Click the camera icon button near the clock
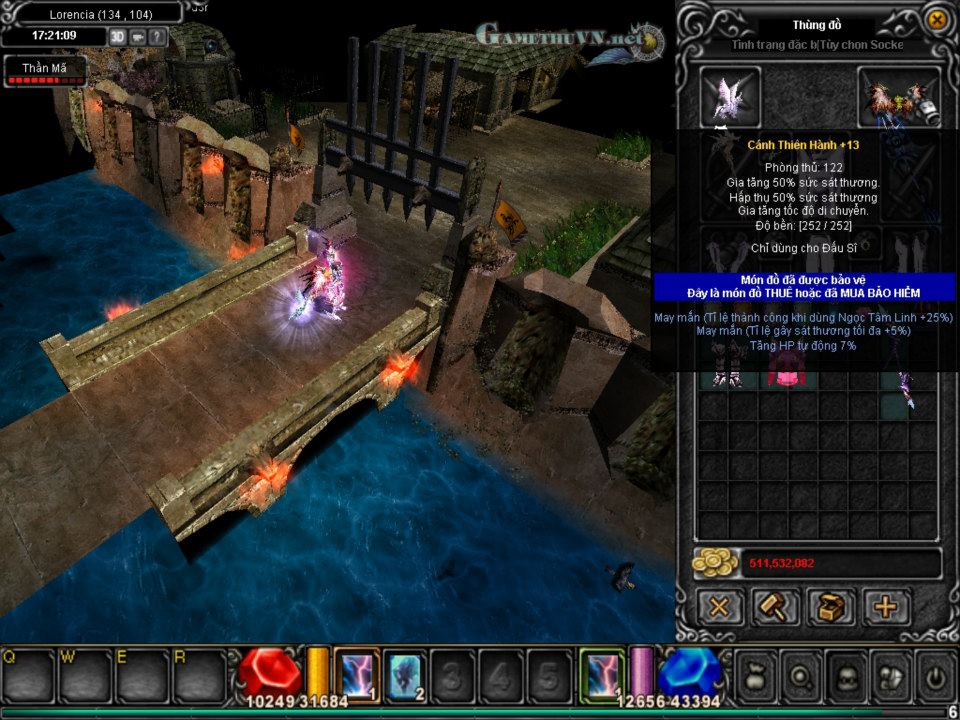Screen dimensions: 960x720 pos(137,36)
